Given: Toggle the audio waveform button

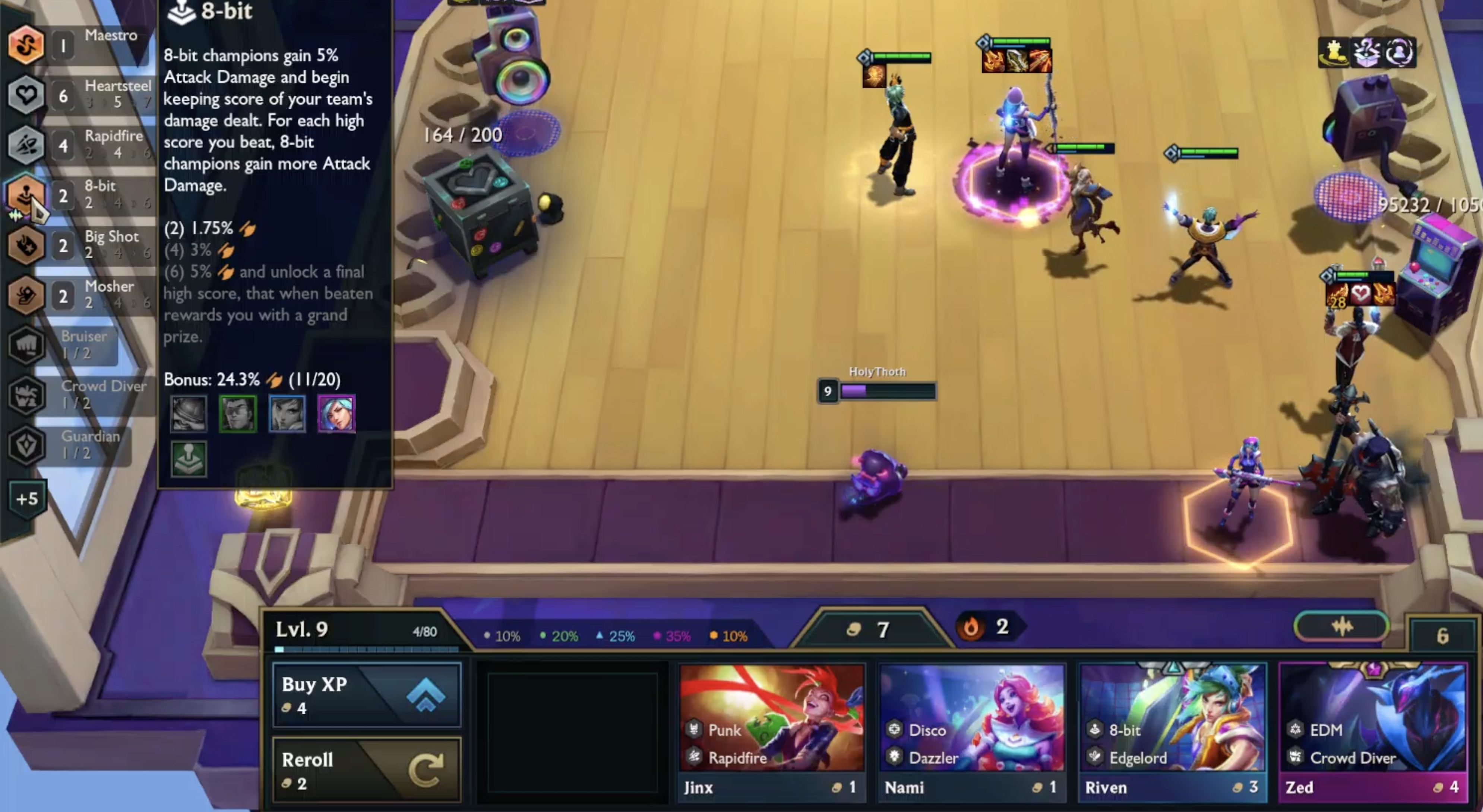Looking at the screenshot, I should click(1343, 627).
